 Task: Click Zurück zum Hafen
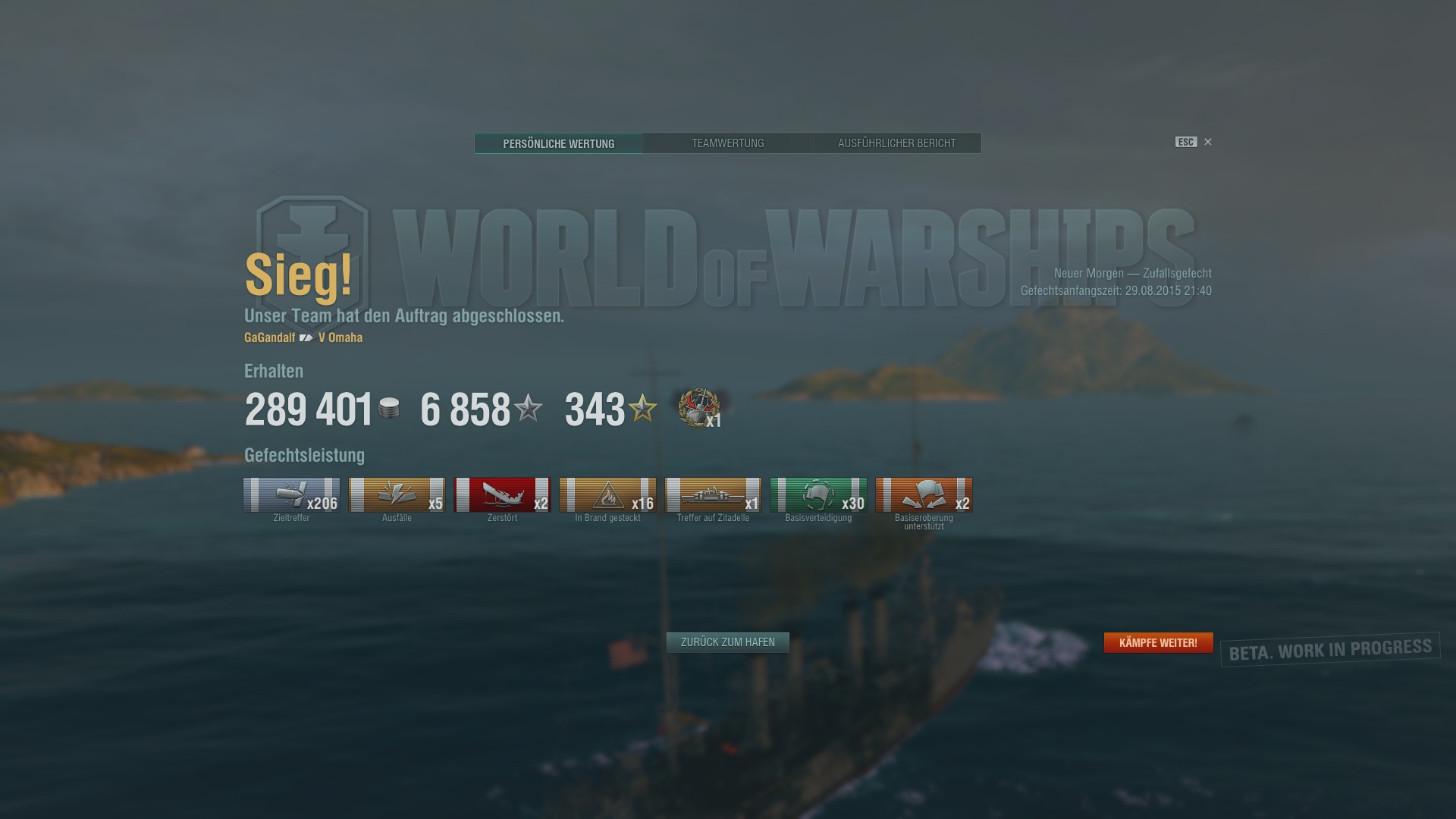pos(726,642)
